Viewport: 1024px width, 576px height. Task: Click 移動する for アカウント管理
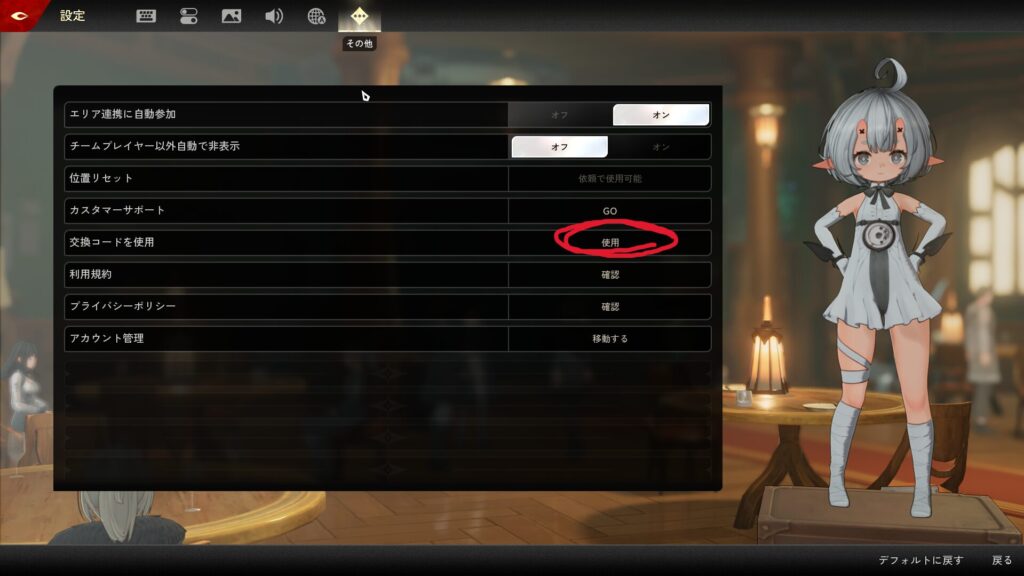coord(610,339)
